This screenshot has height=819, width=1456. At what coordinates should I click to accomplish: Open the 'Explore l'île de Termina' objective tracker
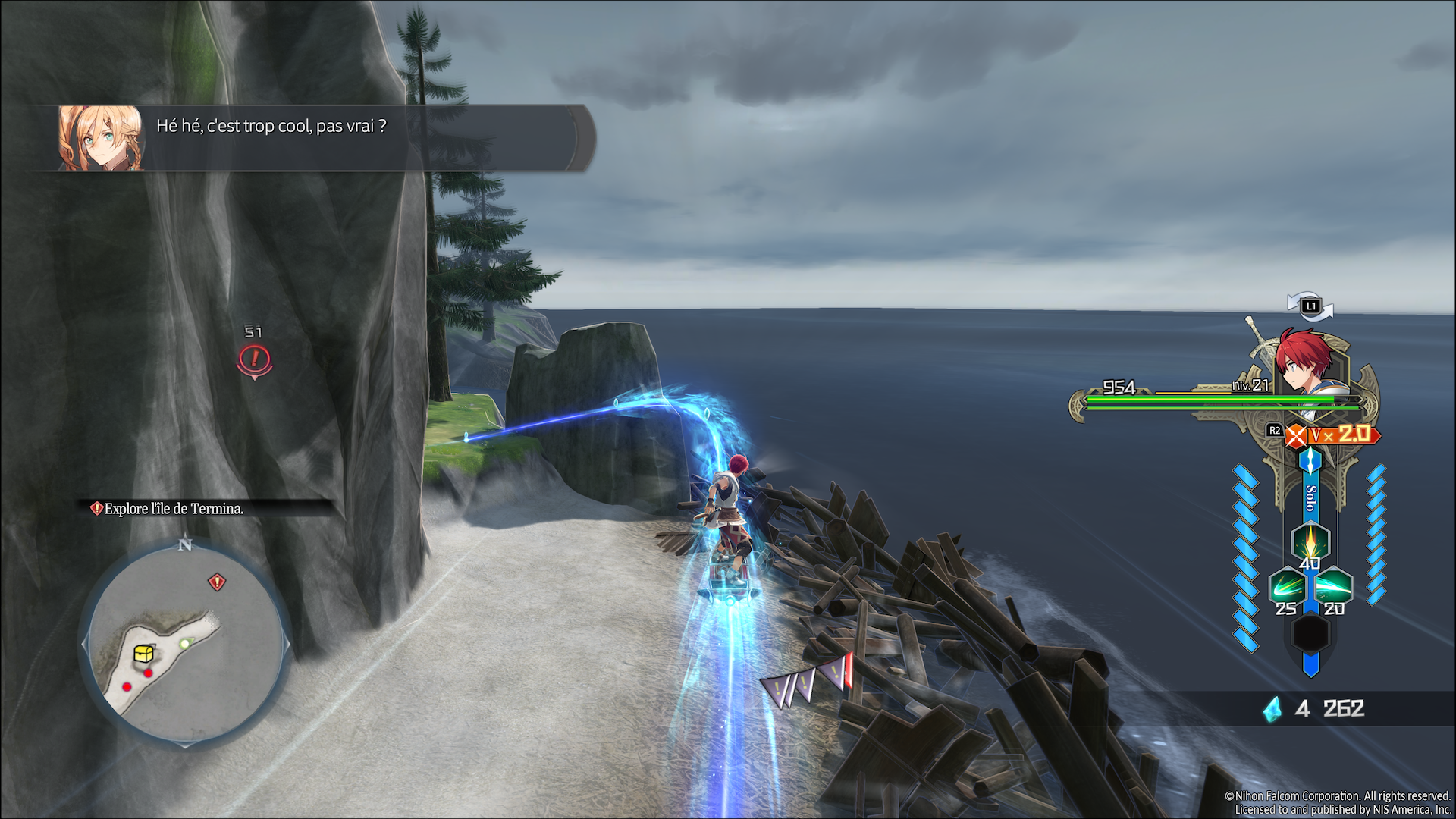point(174,509)
